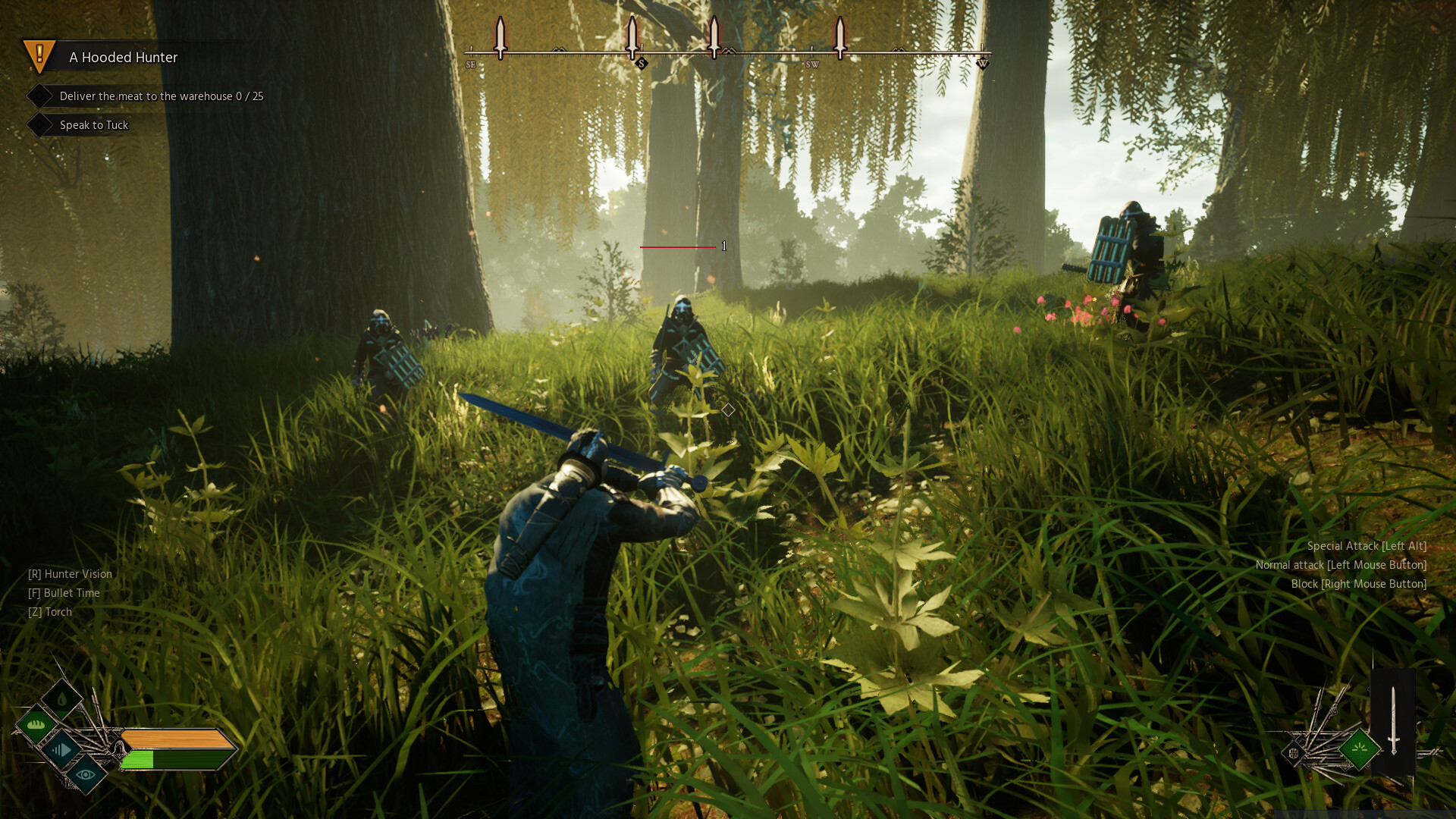
Task: Click the 'Normal attack' keybind hint
Action: (x=1341, y=564)
